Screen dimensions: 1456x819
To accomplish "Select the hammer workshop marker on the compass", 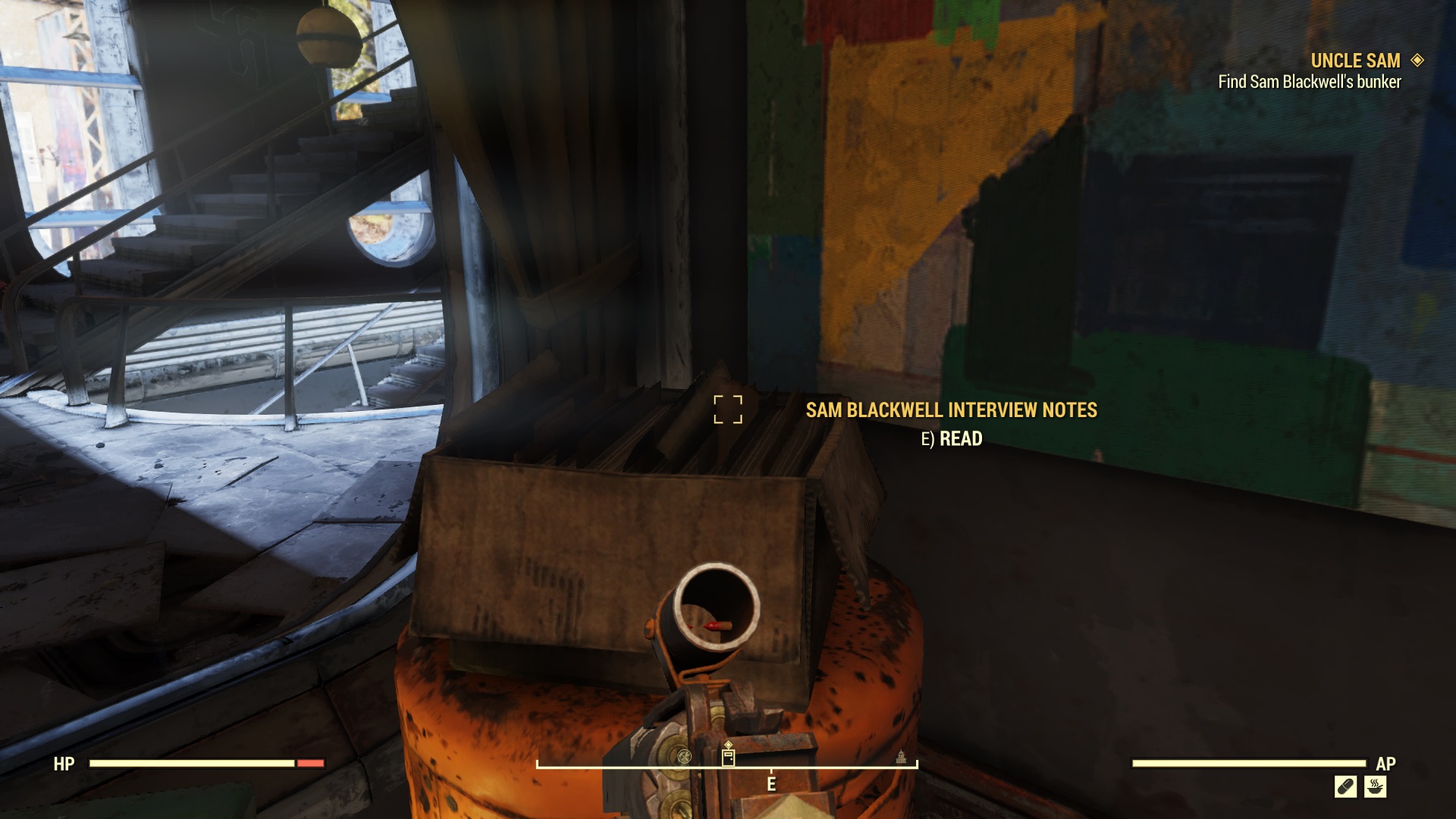I will pyautogui.click(x=685, y=758).
